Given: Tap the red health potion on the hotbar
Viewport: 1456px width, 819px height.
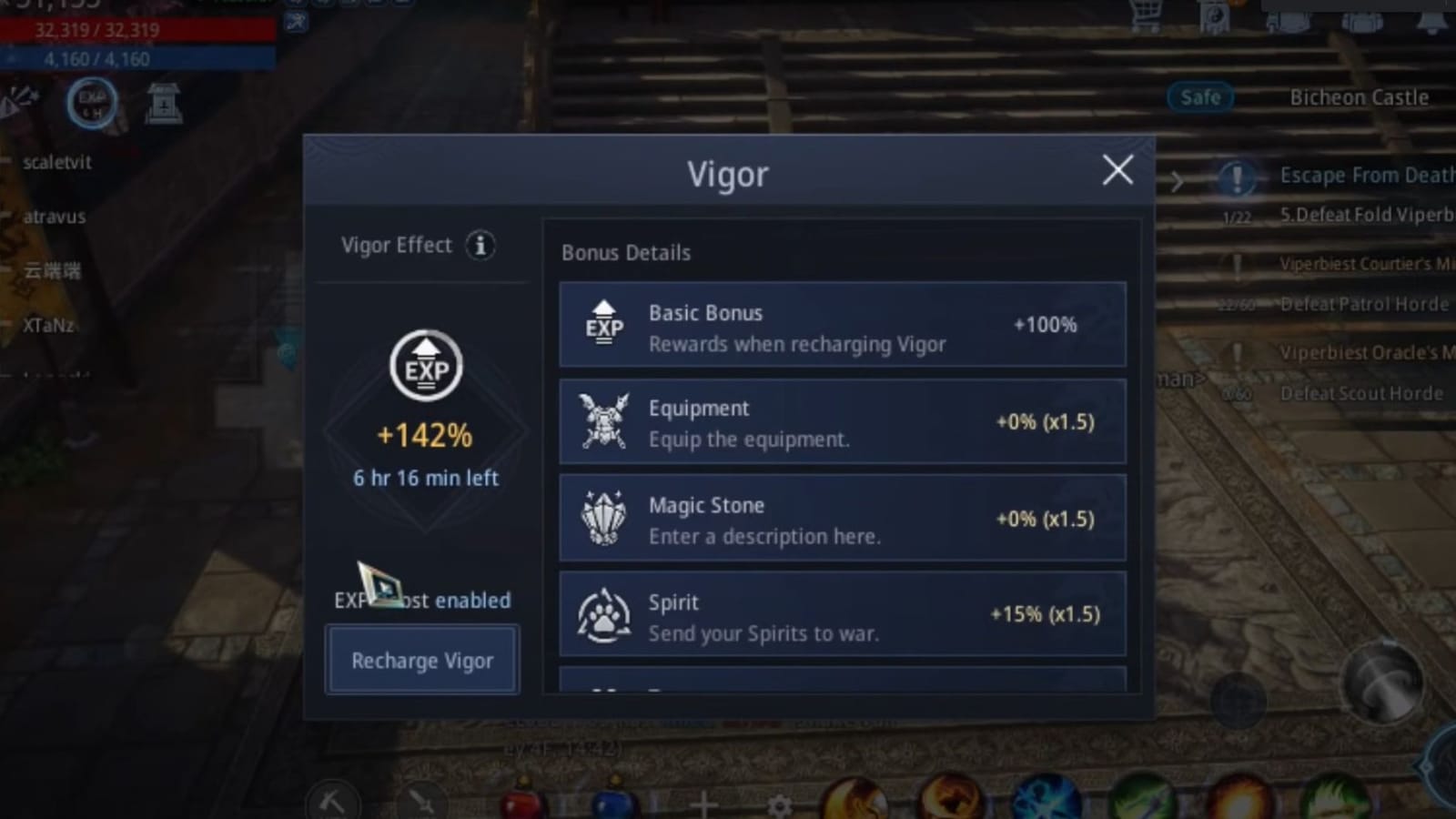Looking at the screenshot, I should pos(521,802).
